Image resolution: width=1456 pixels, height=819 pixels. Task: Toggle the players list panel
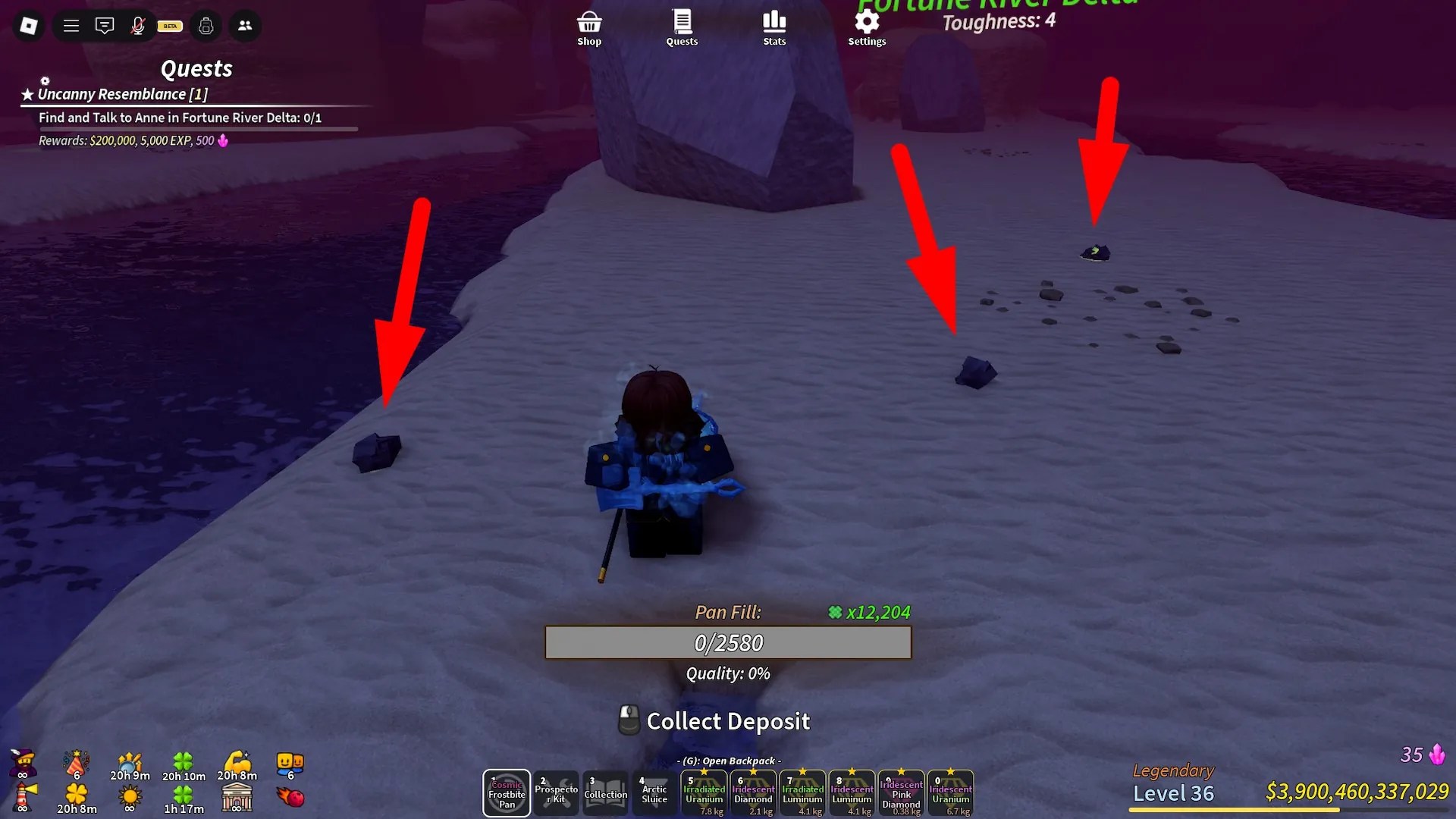(x=245, y=25)
